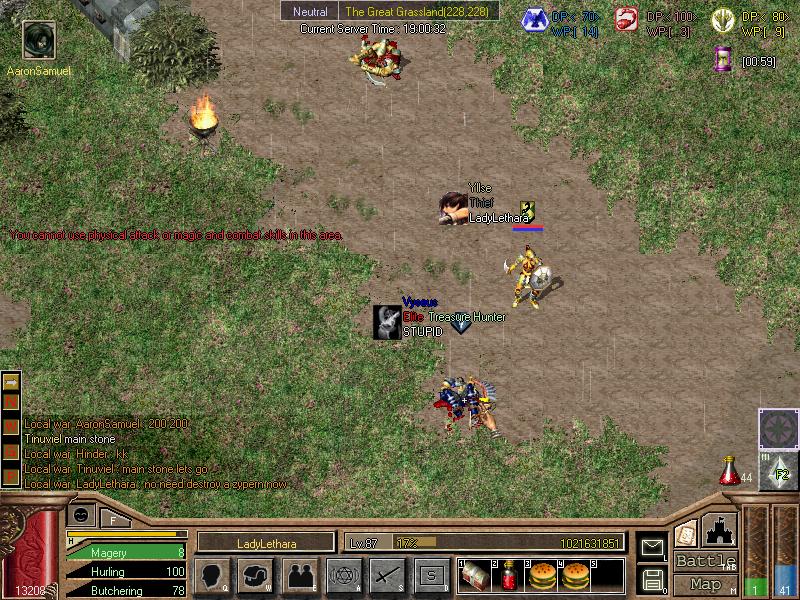
Task: Open the sword combat skills icon
Action: [x=388, y=576]
